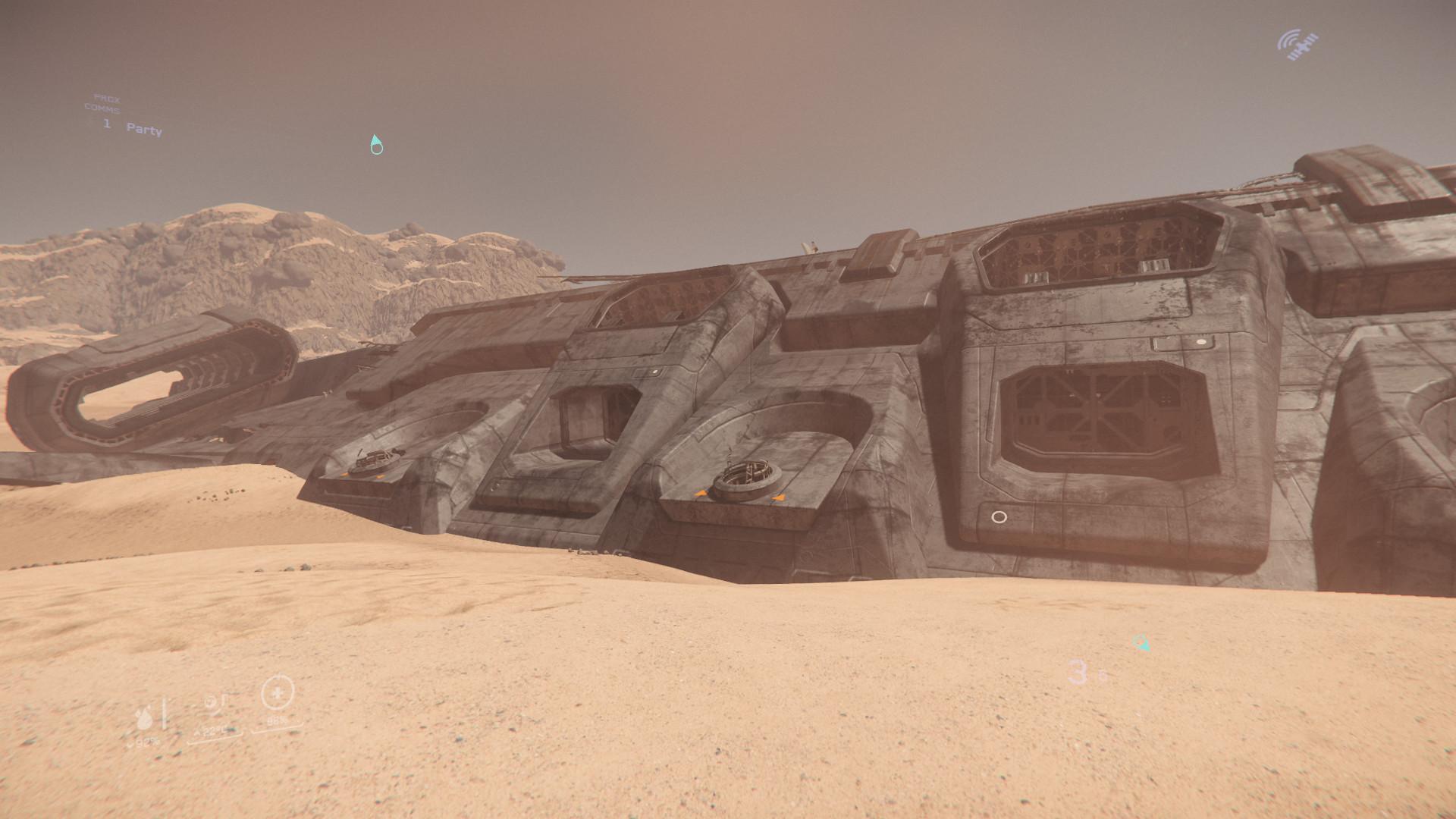The width and height of the screenshot is (1456, 819).
Task: Click the cyan droplet waypoint marker in the sky
Action: (x=376, y=144)
